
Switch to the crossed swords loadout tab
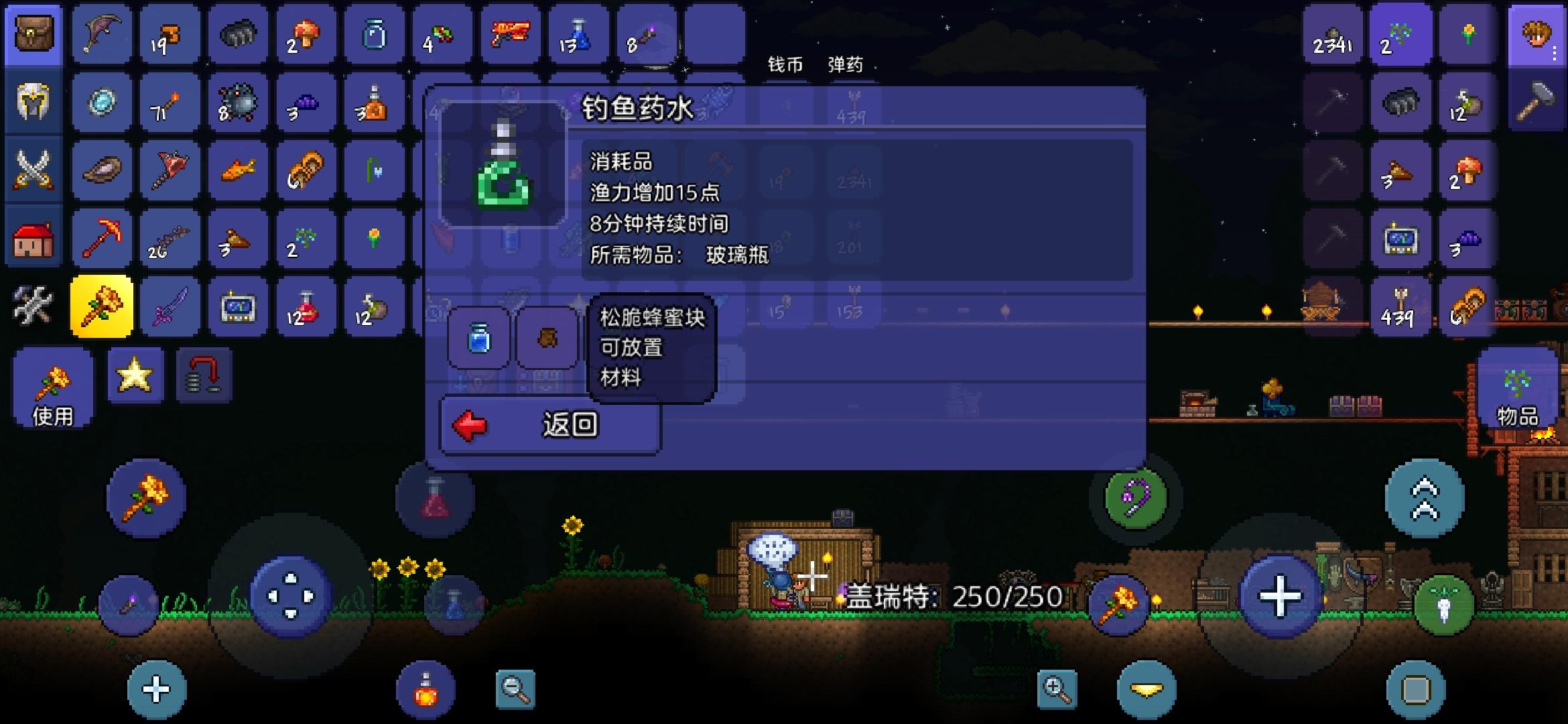(x=32, y=170)
